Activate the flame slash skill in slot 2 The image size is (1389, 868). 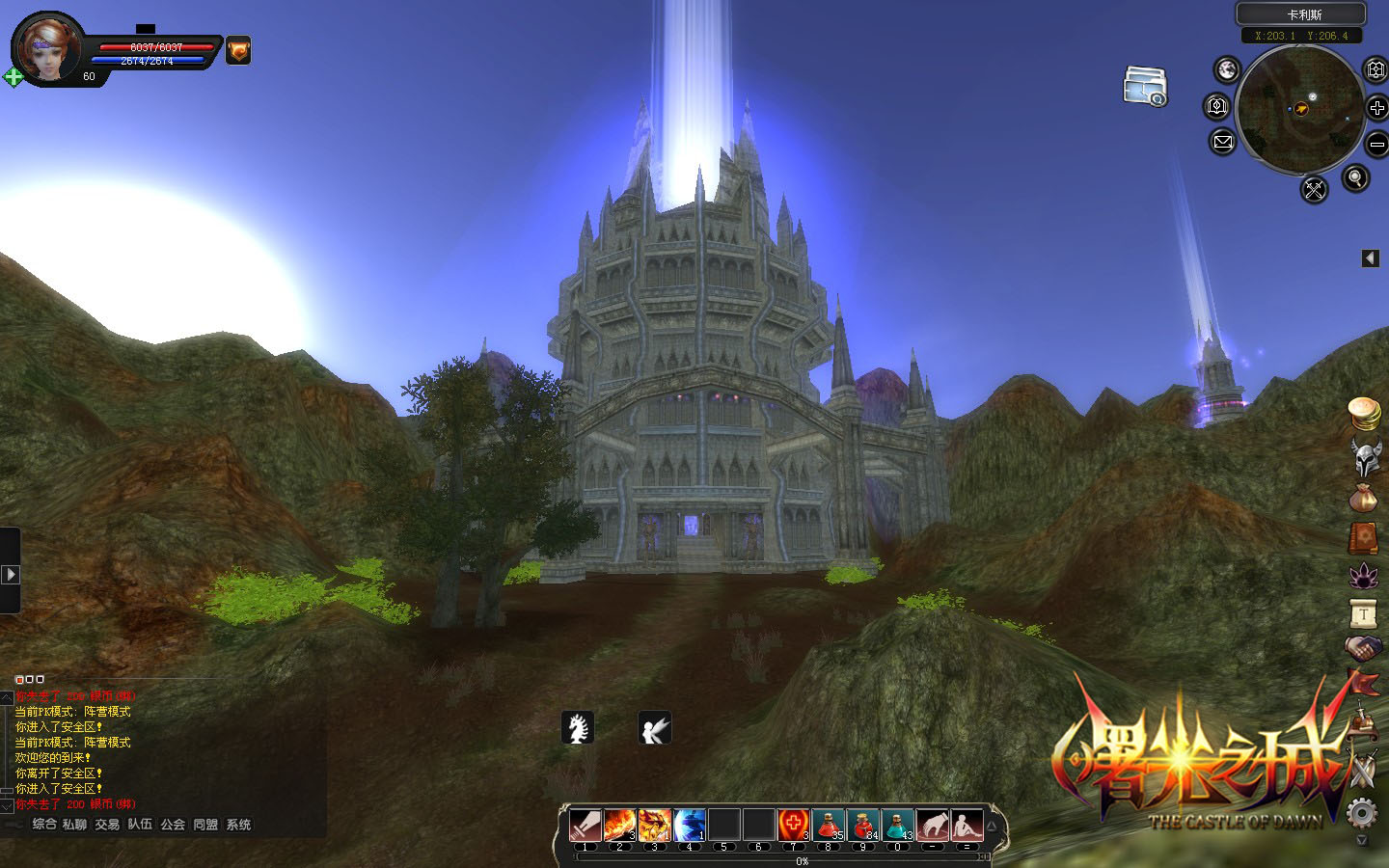[620, 826]
